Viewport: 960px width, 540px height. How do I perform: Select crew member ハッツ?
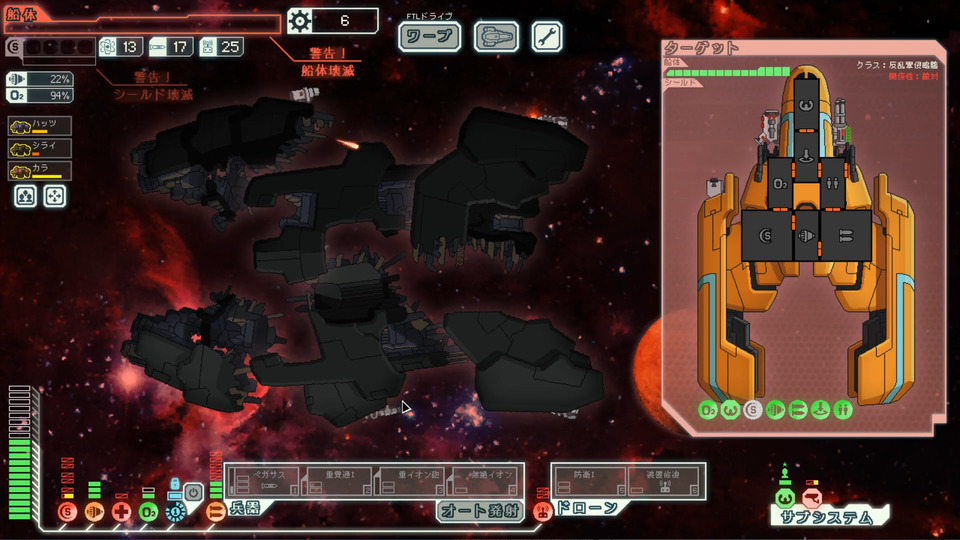[x=38, y=126]
